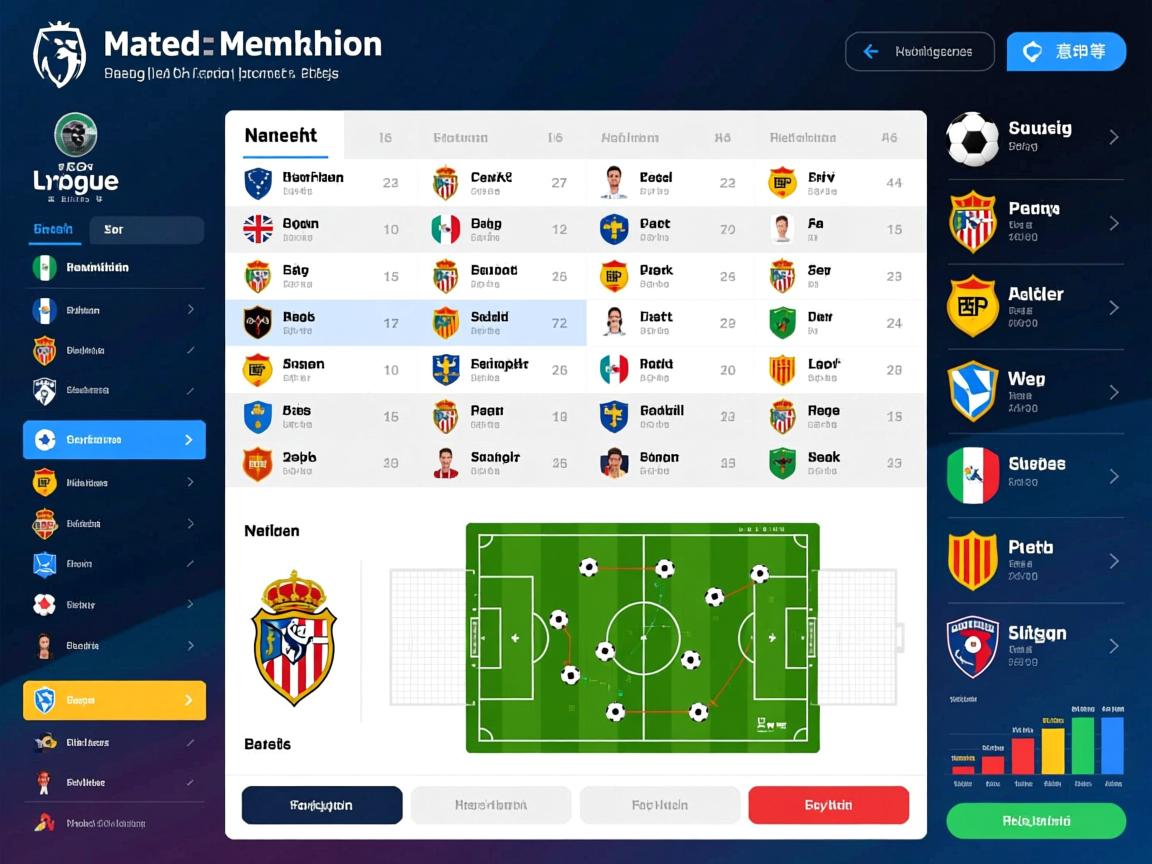Click the dark navy action button
This screenshot has width=1152, height=864.
point(322,805)
